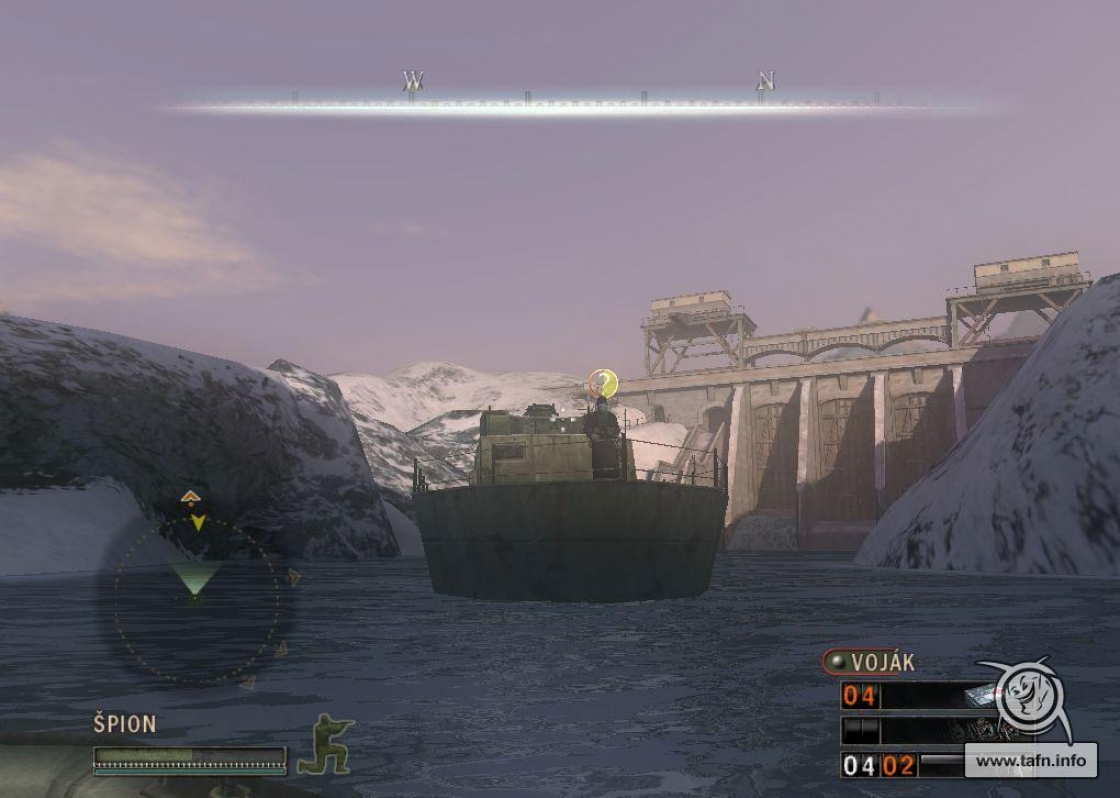Select the first-aid kit item slot

pos(980,697)
